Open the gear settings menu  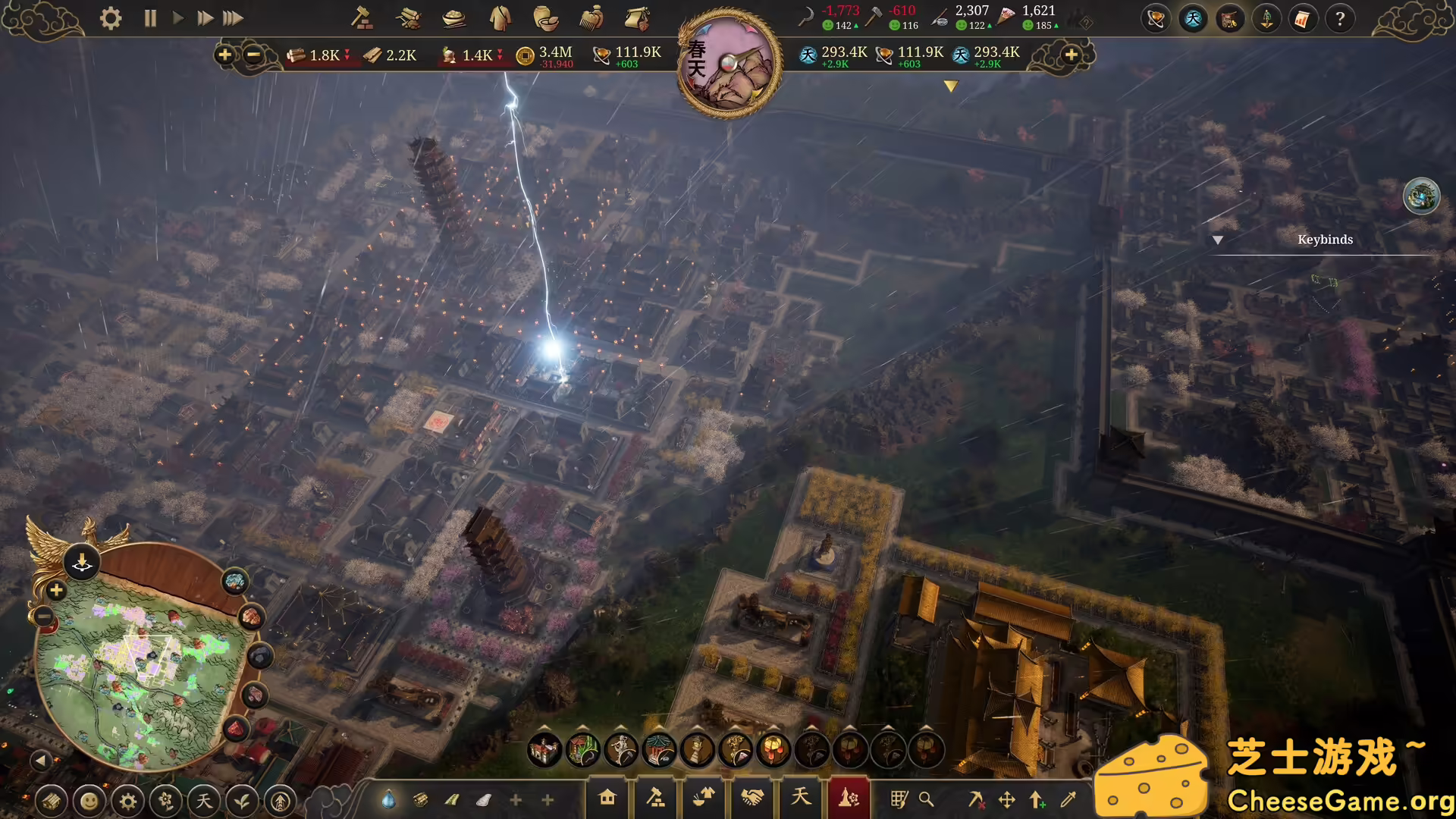(111, 18)
